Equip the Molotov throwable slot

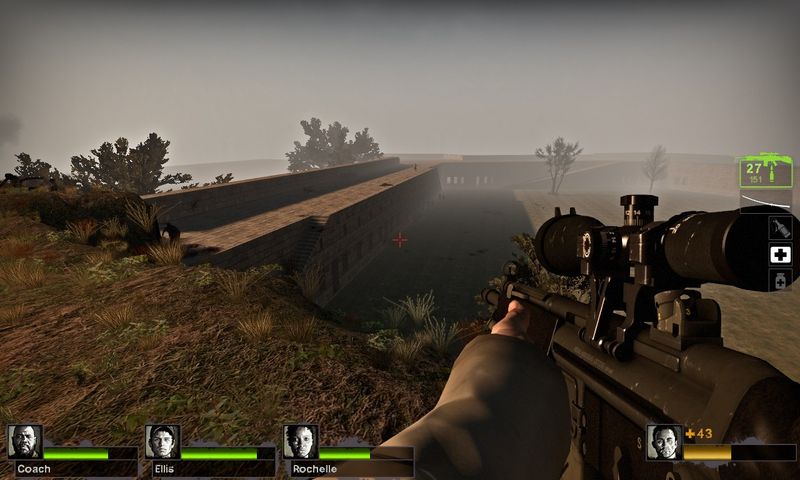pos(779,227)
